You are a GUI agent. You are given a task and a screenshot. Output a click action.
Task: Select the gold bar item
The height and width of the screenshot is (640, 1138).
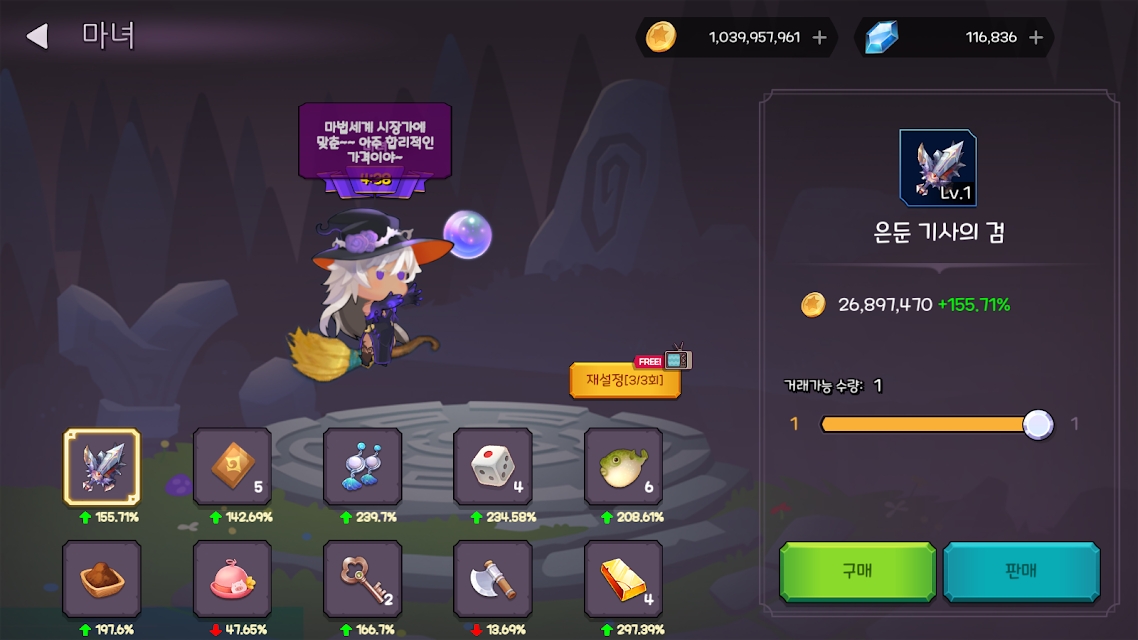(x=623, y=579)
